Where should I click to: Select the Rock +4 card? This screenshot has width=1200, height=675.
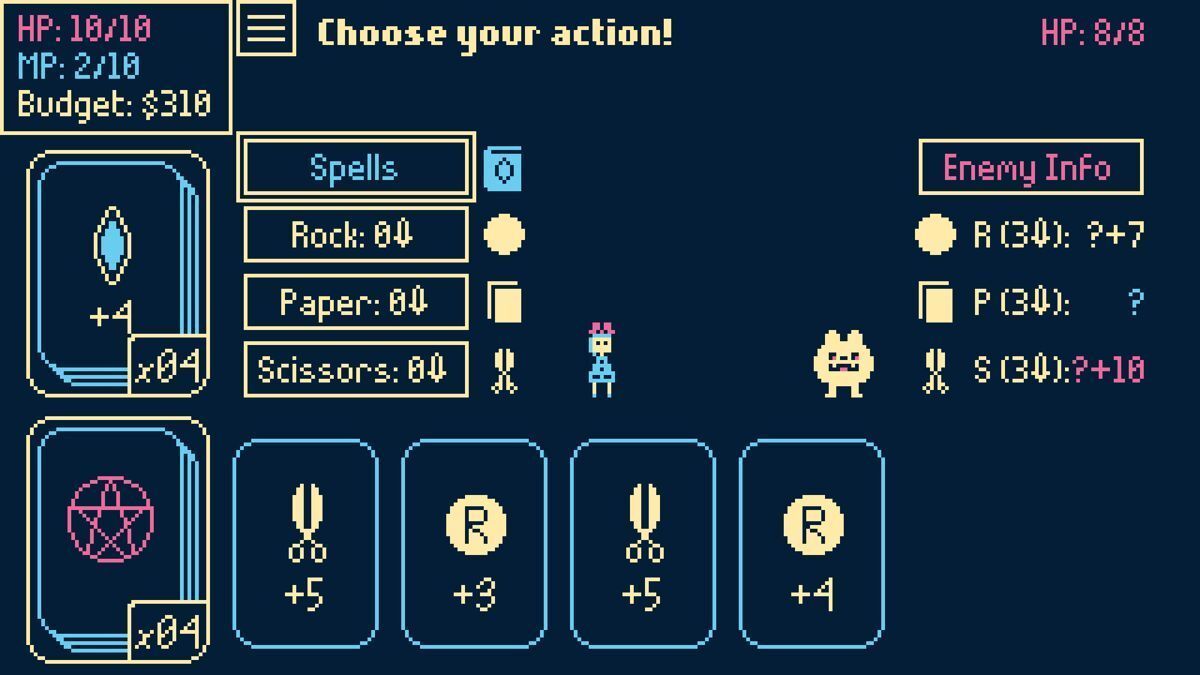point(812,545)
